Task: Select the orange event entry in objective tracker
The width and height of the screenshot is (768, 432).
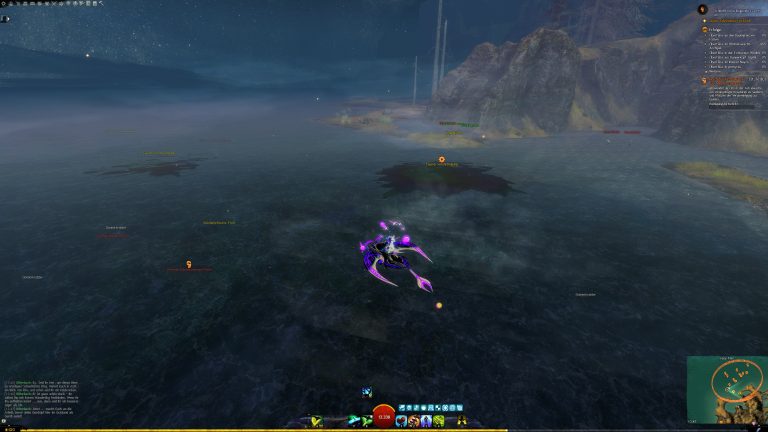Action: point(728,20)
